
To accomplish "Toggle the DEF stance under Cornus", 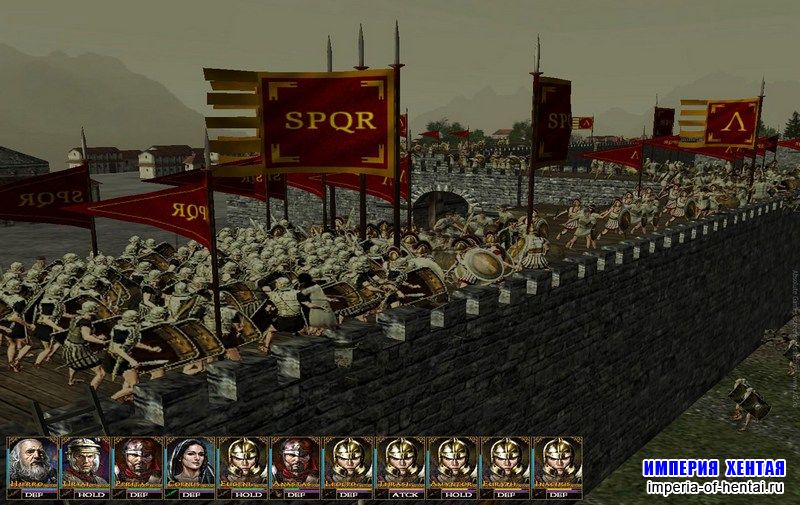I will [190, 494].
